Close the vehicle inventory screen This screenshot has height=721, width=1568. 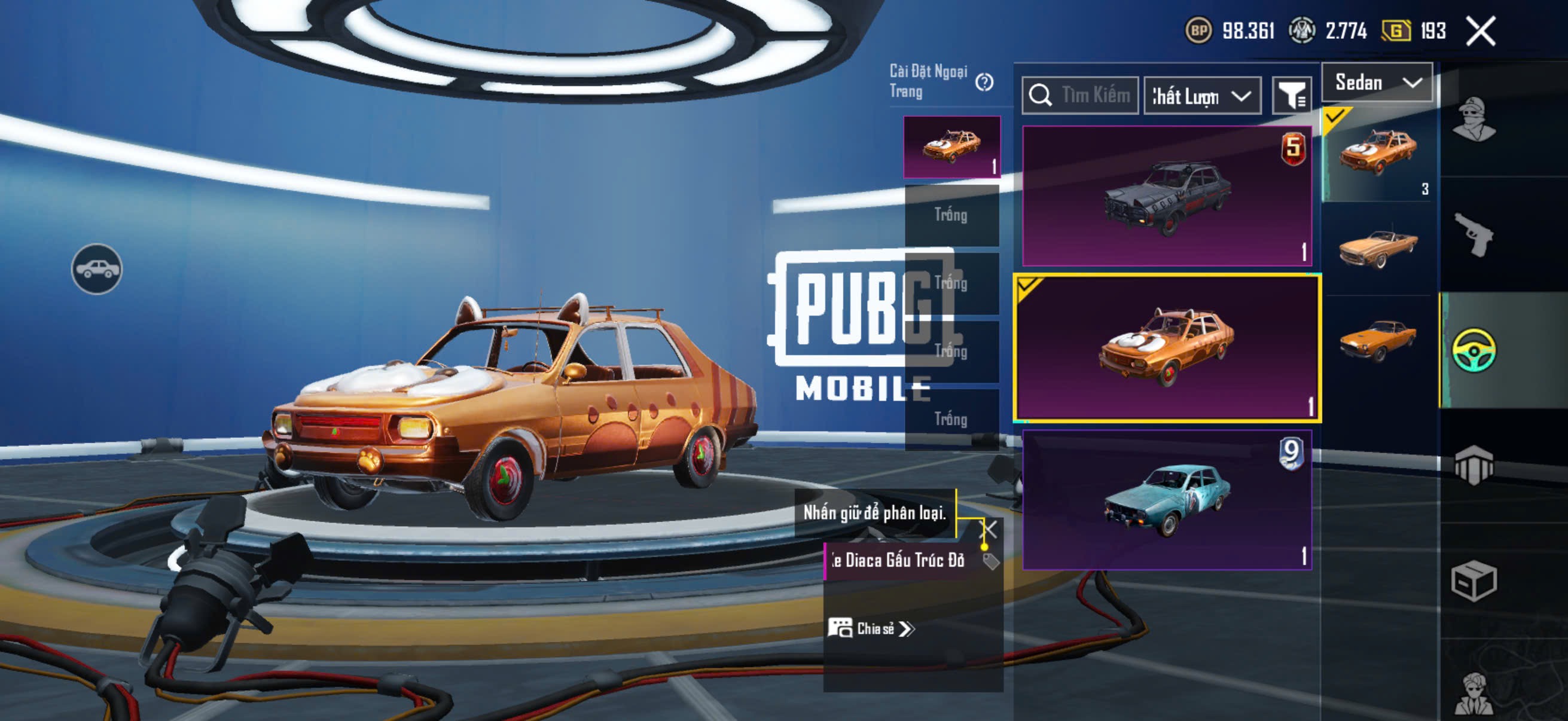pos(1480,31)
